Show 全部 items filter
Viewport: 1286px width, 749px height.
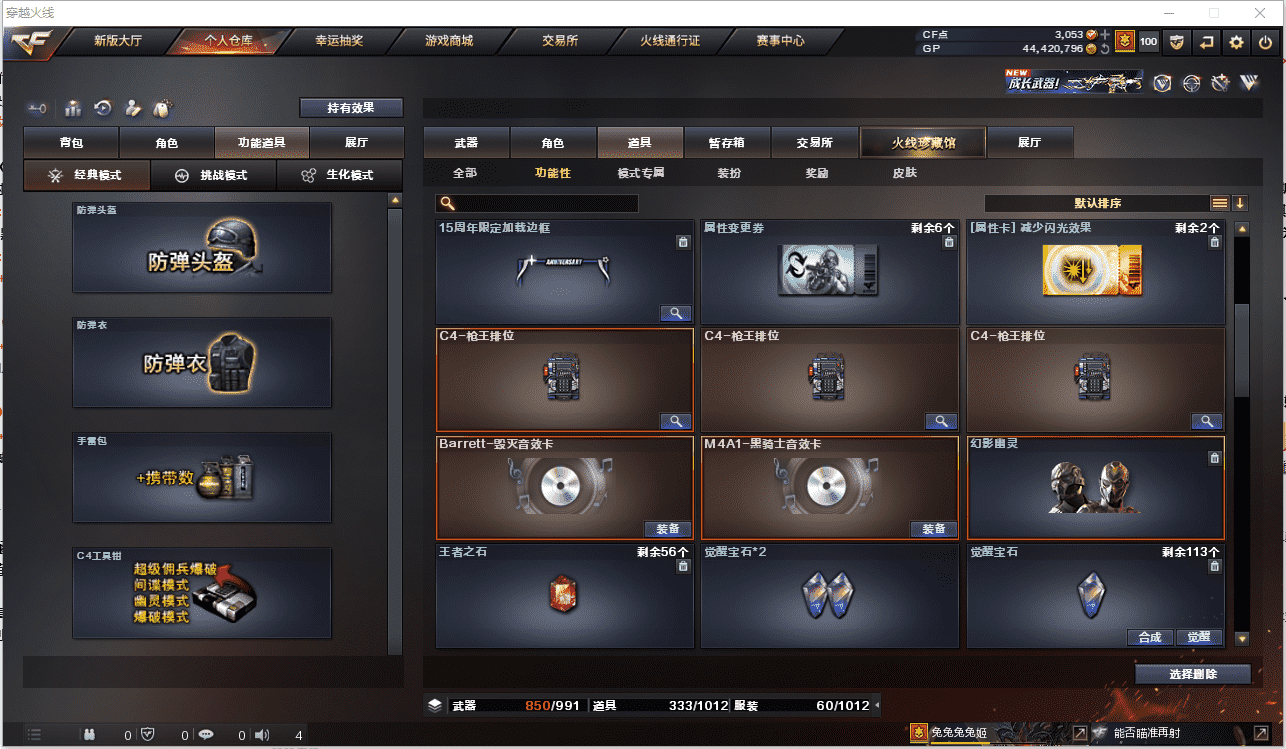[465, 173]
